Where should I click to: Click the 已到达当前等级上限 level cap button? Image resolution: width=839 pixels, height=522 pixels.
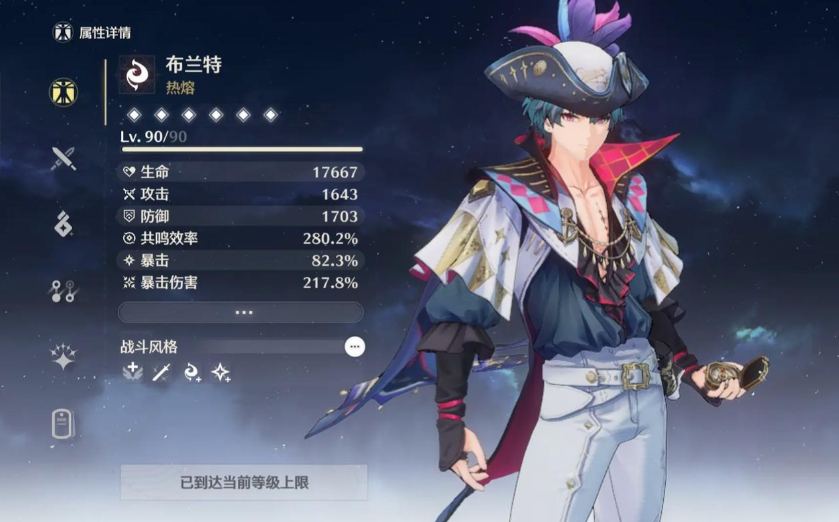click(244, 482)
